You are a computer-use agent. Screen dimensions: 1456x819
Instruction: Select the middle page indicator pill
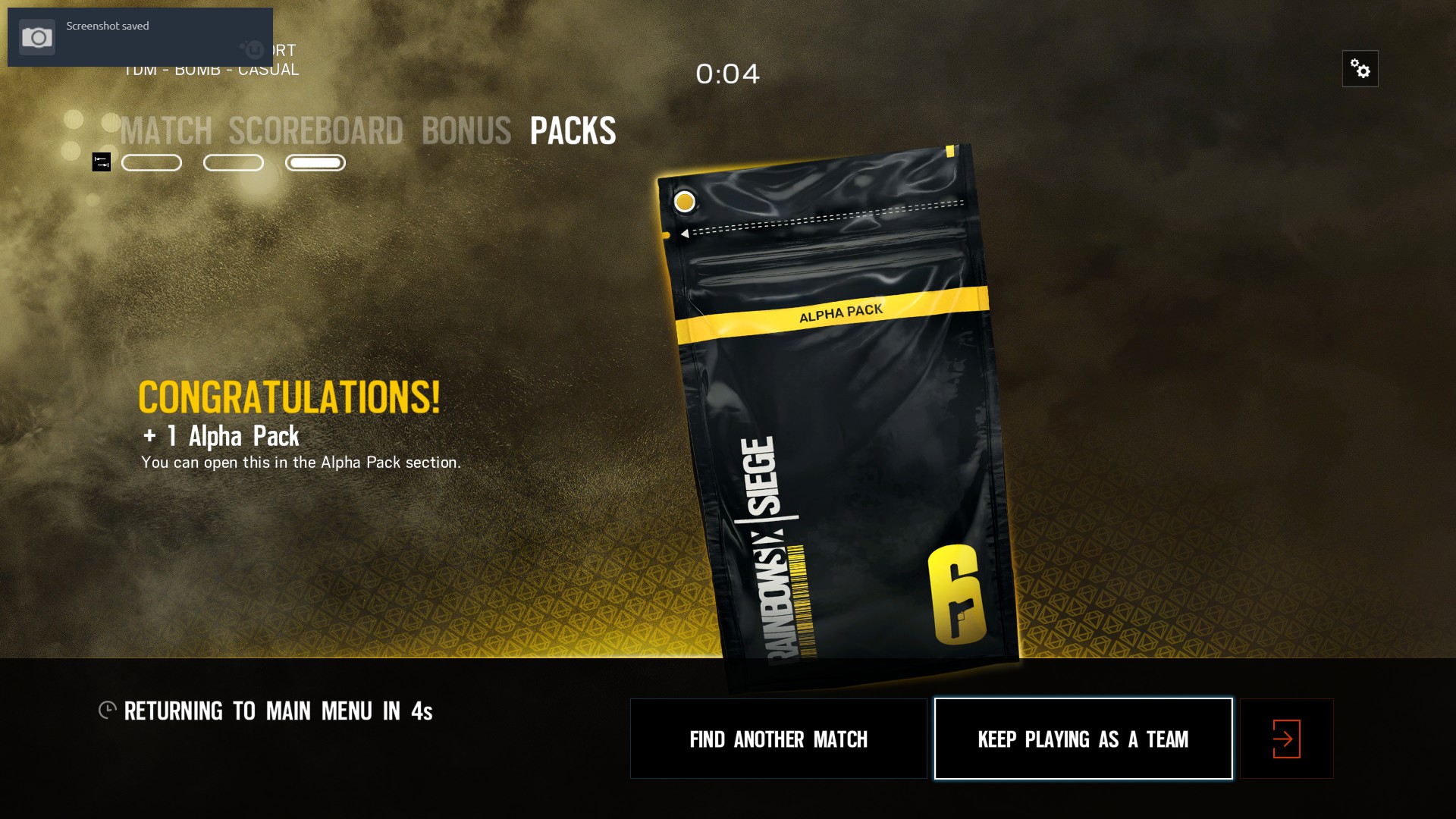coord(233,162)
